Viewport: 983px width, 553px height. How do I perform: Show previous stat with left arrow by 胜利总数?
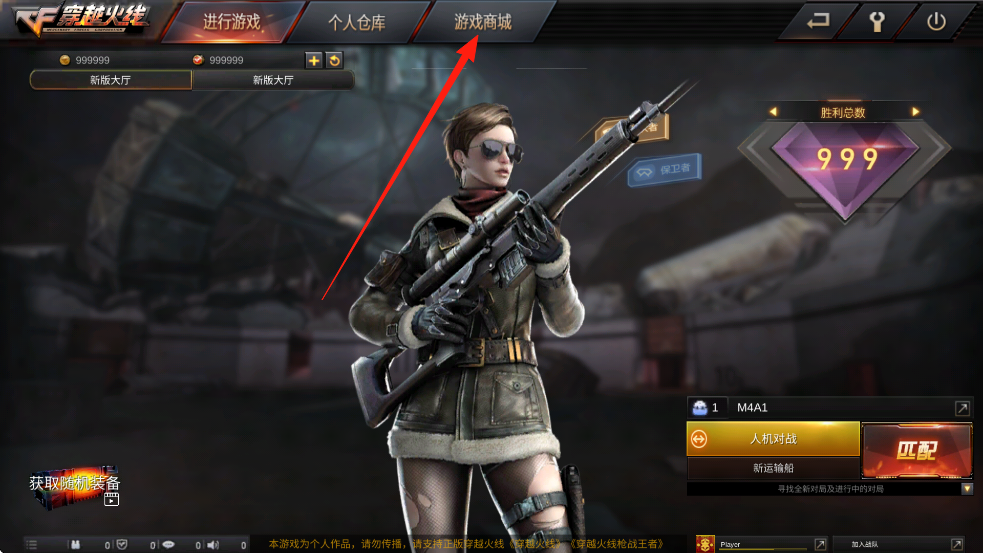[x=772, y=112]
